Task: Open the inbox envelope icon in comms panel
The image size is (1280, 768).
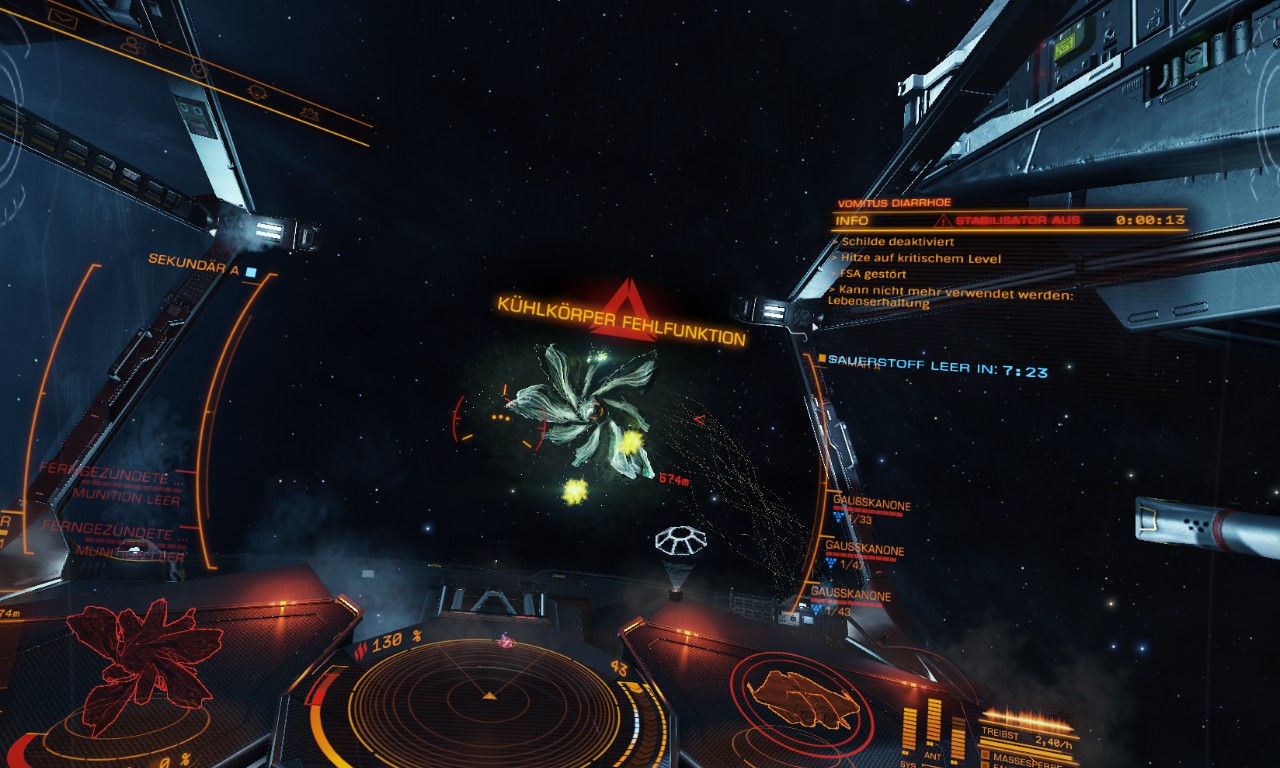Action: click(61, 17)
